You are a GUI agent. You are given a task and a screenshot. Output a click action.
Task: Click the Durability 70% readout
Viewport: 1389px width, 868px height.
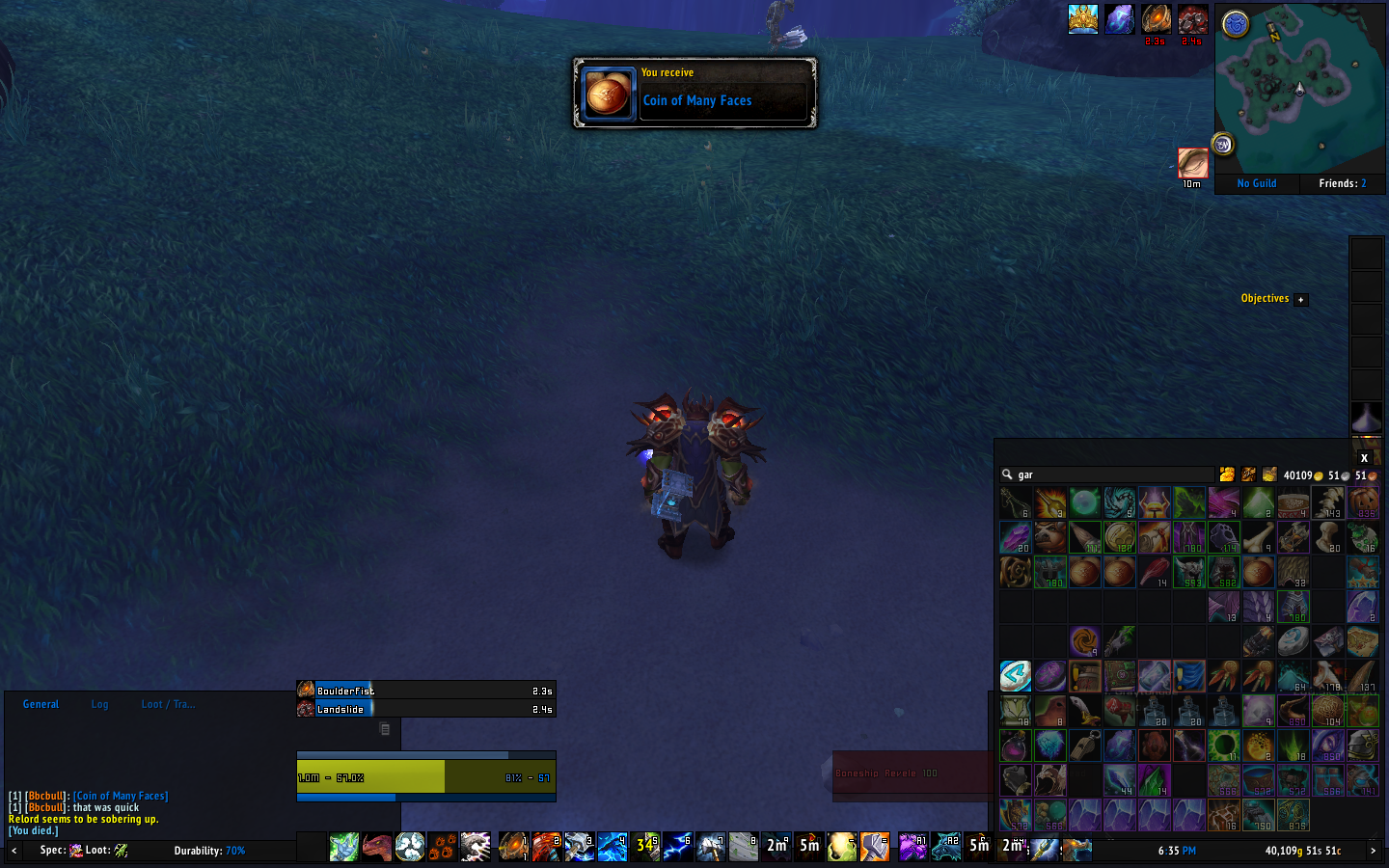coord(209,851)
